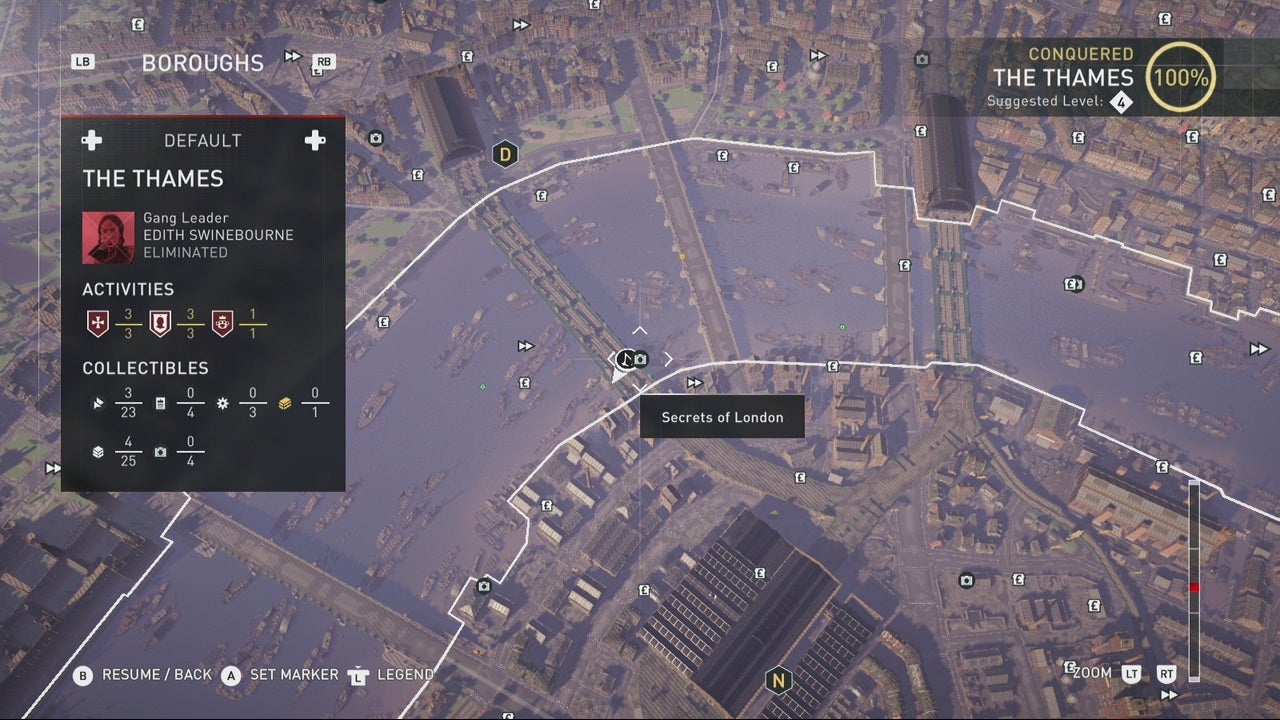Select the child liberation activity shield icon
1280x720 pixels.
coord(160,322)
